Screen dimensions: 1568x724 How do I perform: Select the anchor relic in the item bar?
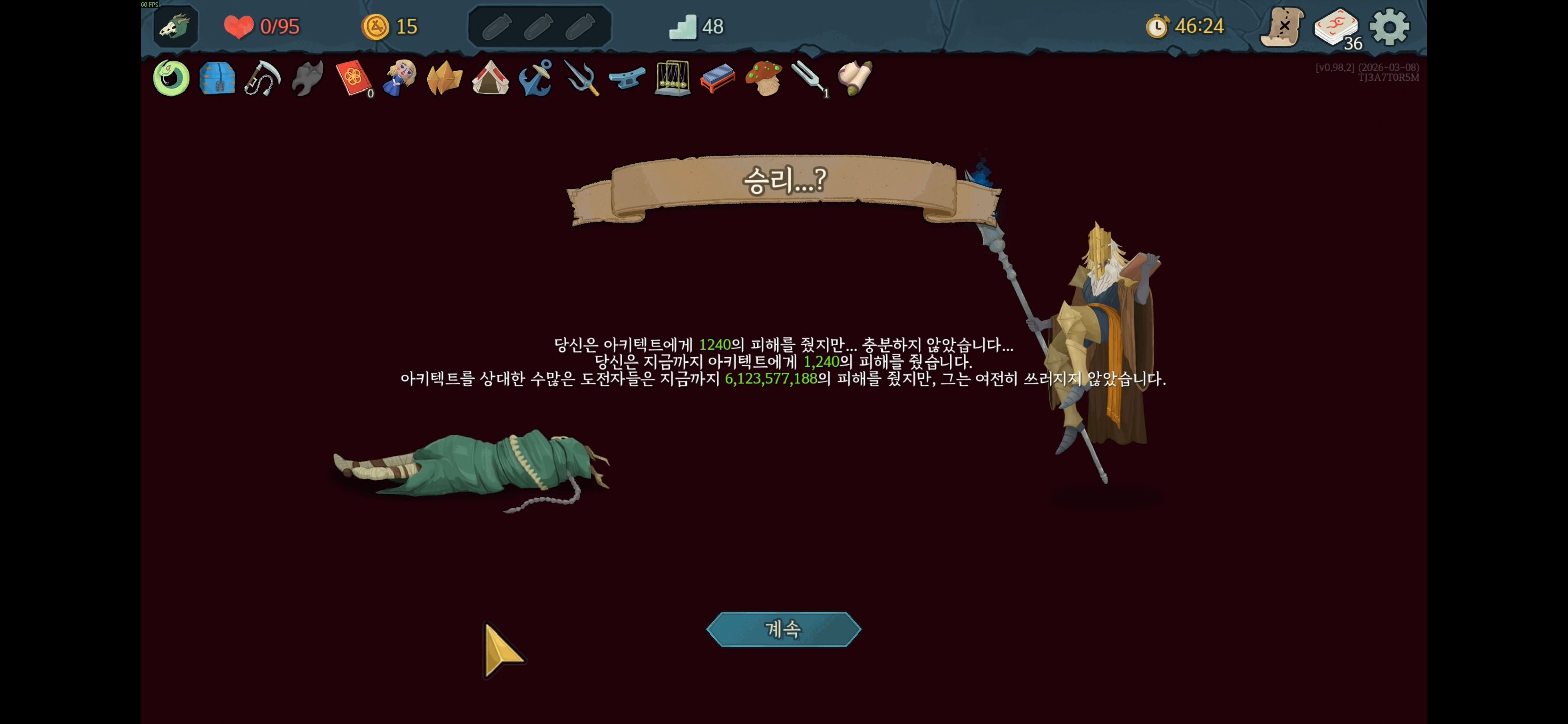tap(536, 79)
